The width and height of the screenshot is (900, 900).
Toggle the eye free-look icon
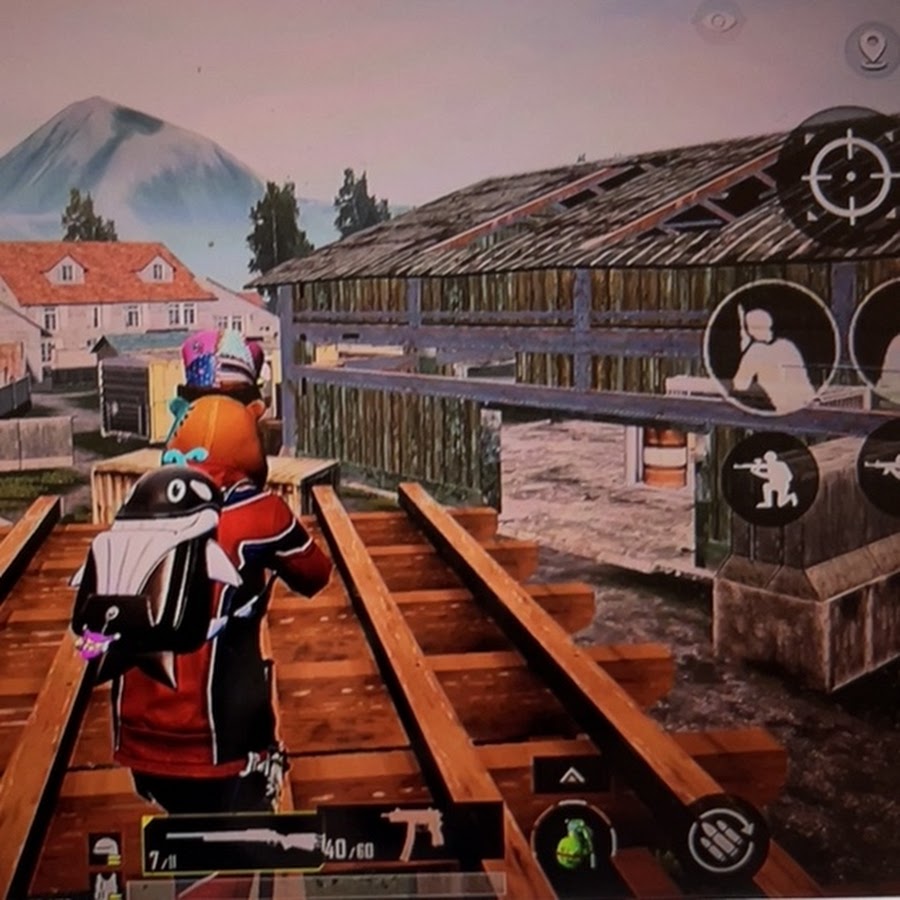point(719,21)
